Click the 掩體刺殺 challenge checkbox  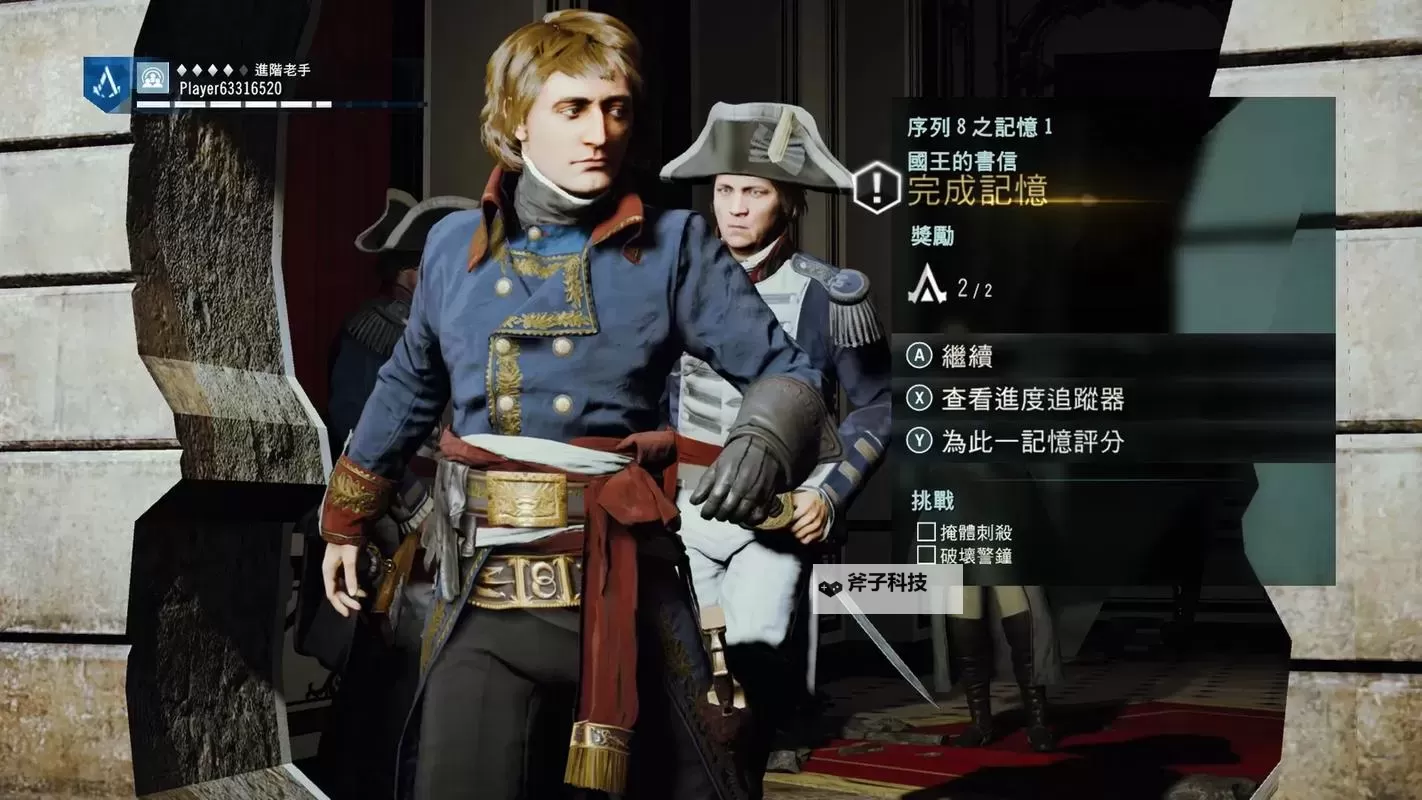(926, 532)
